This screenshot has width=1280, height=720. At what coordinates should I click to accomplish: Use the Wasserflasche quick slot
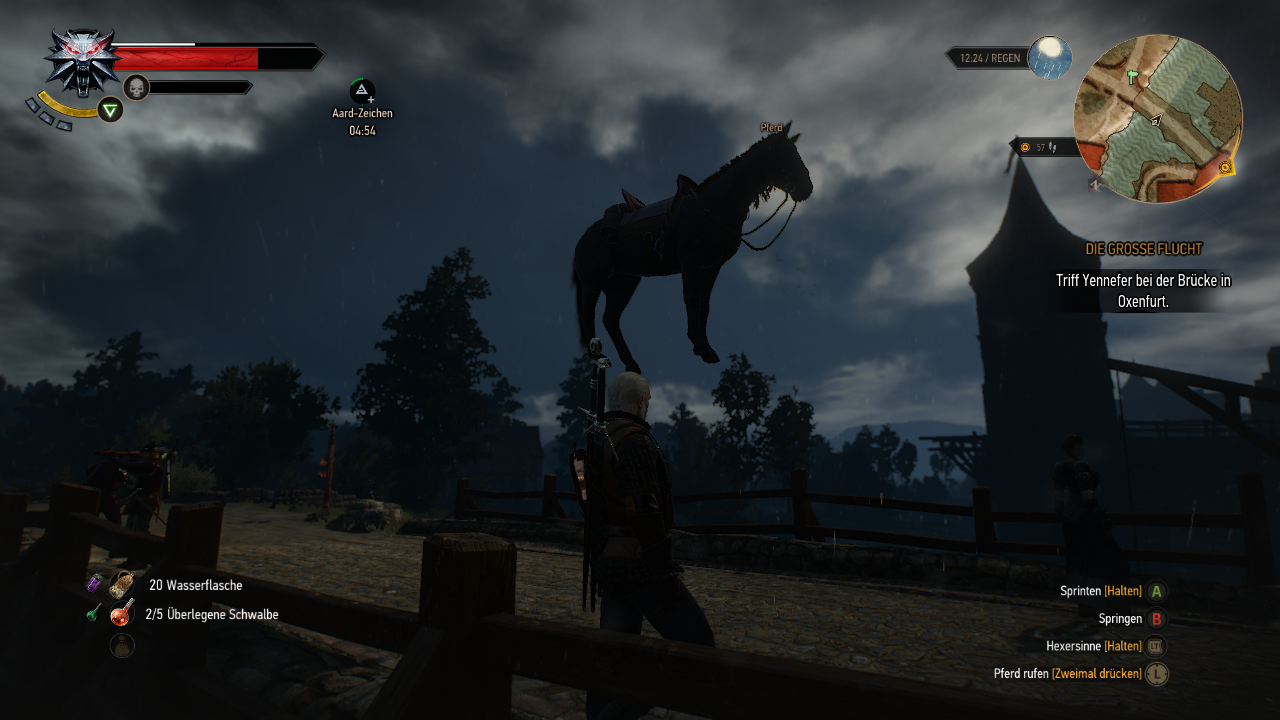[123, 585]
